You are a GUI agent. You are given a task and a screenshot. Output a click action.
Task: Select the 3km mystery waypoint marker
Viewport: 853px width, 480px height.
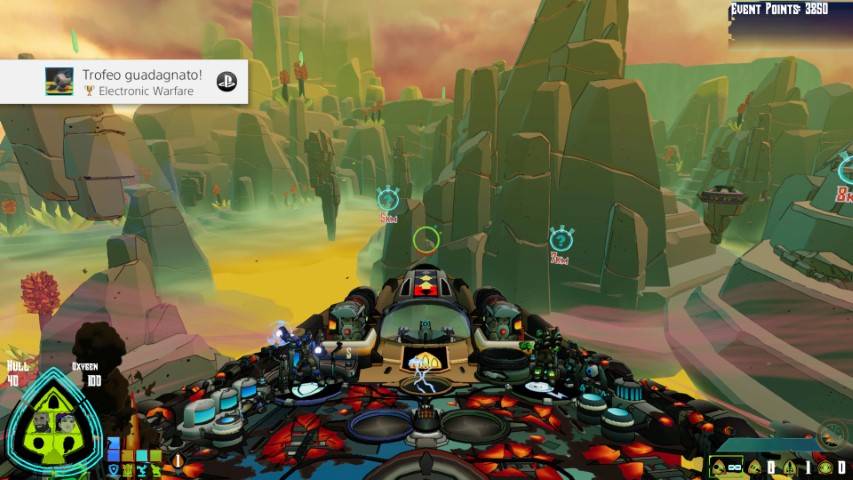click(561, 239)
